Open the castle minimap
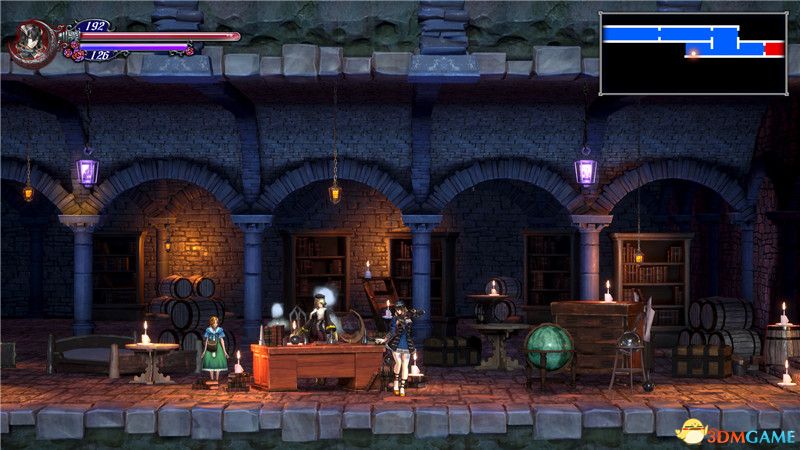Screen dimensions: 800x450 tap(692, 53)
